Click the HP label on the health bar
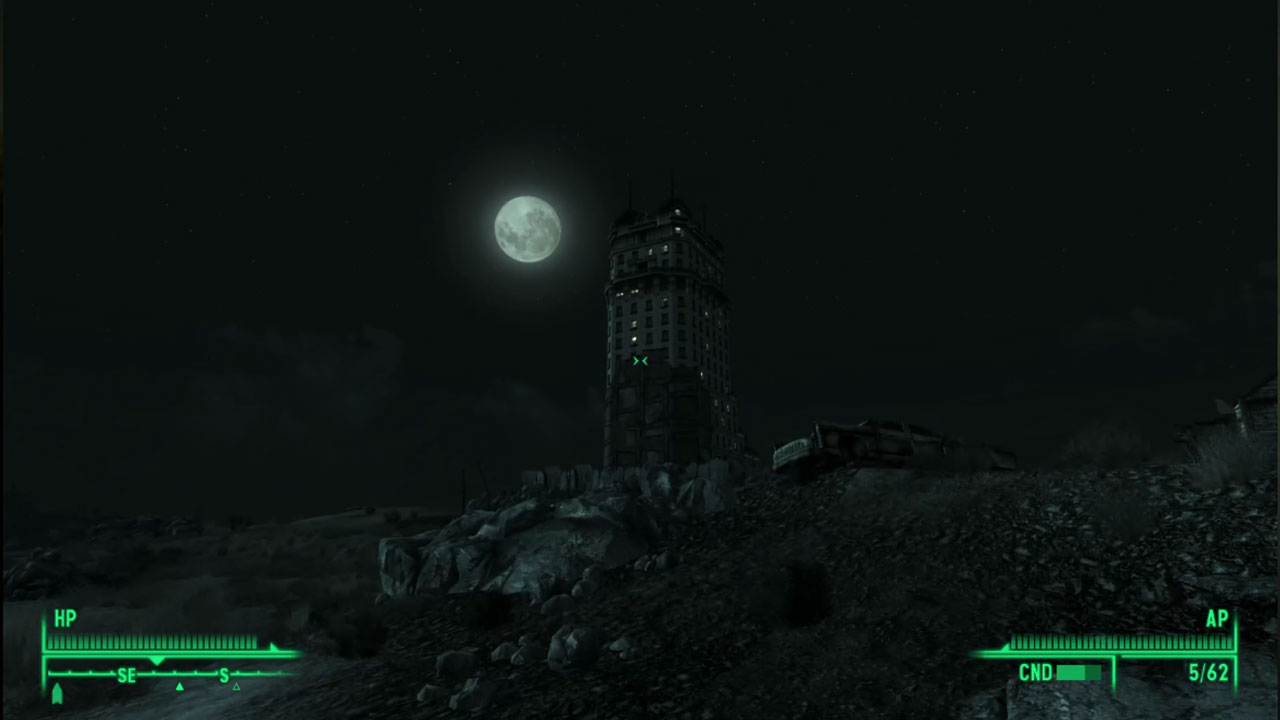1280x720 pixels. tap(64, 618)
